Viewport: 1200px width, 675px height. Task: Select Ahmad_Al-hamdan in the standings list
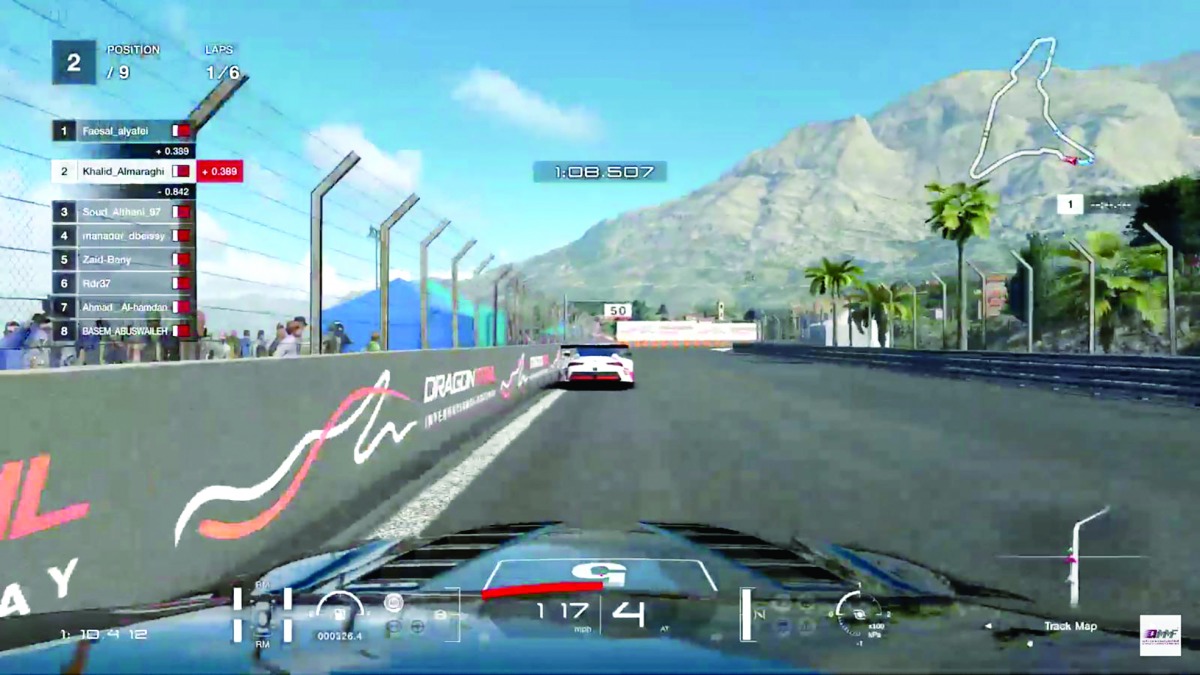(x=122, y=307)
